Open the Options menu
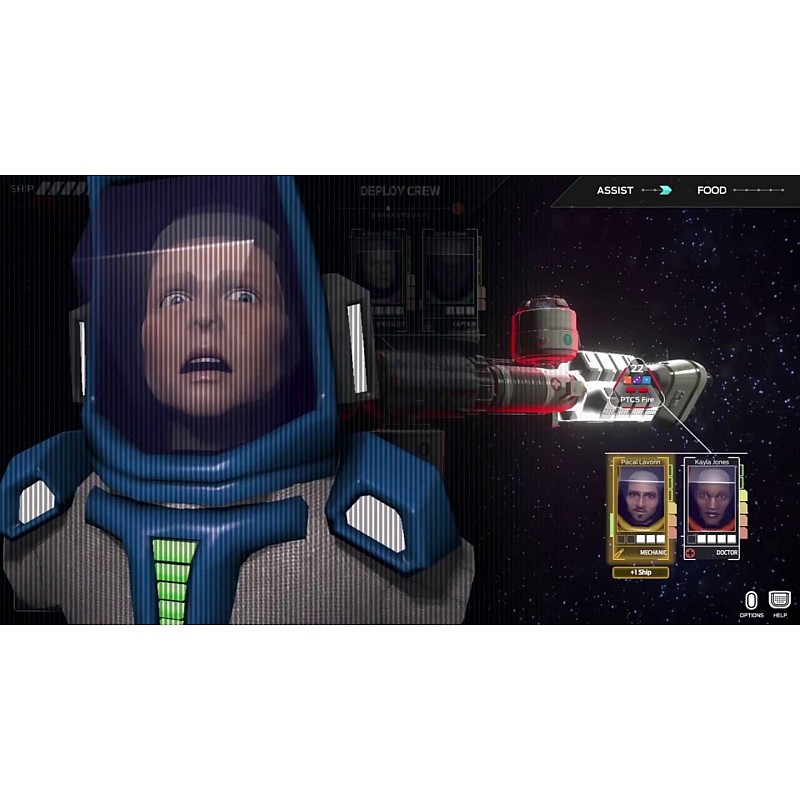Viewport: 800px width, 800px height. pyautogui.click(x=752, y=600)
